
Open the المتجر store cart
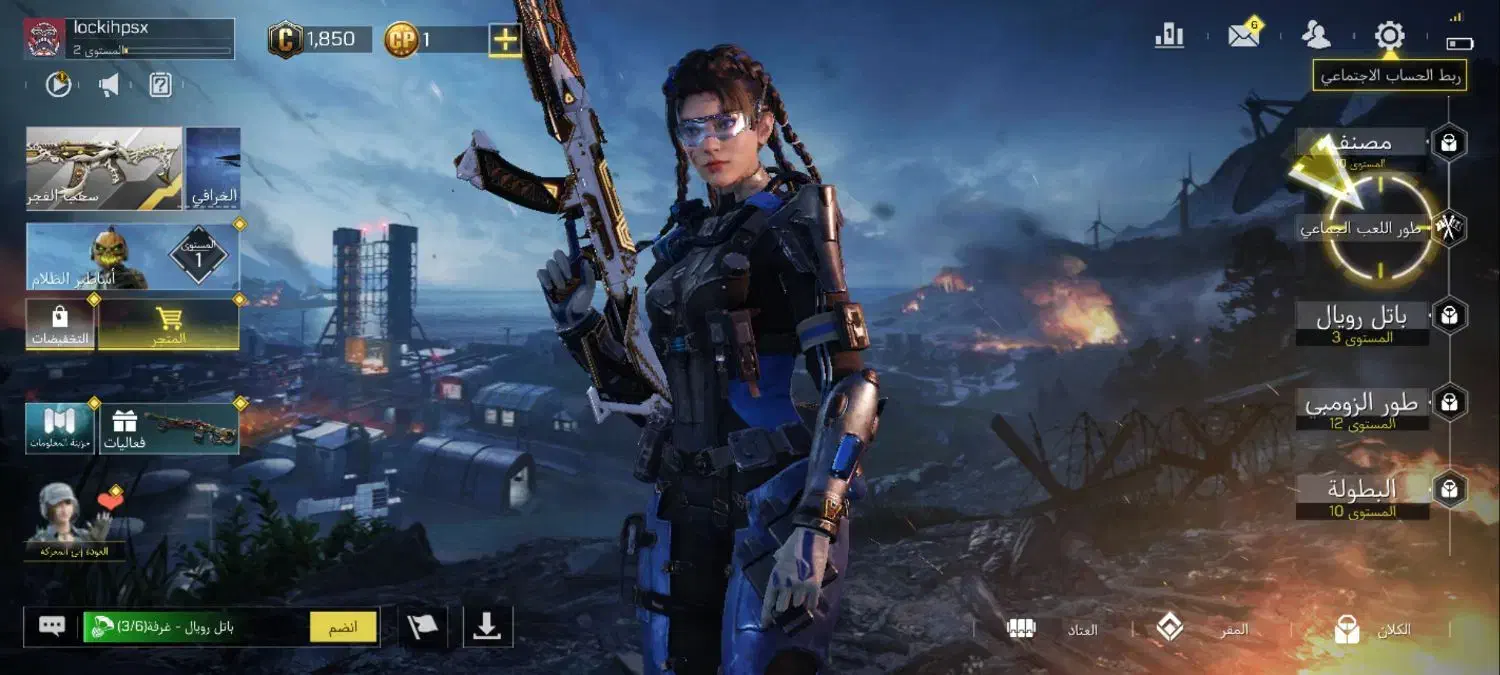[x=169, y=324]
